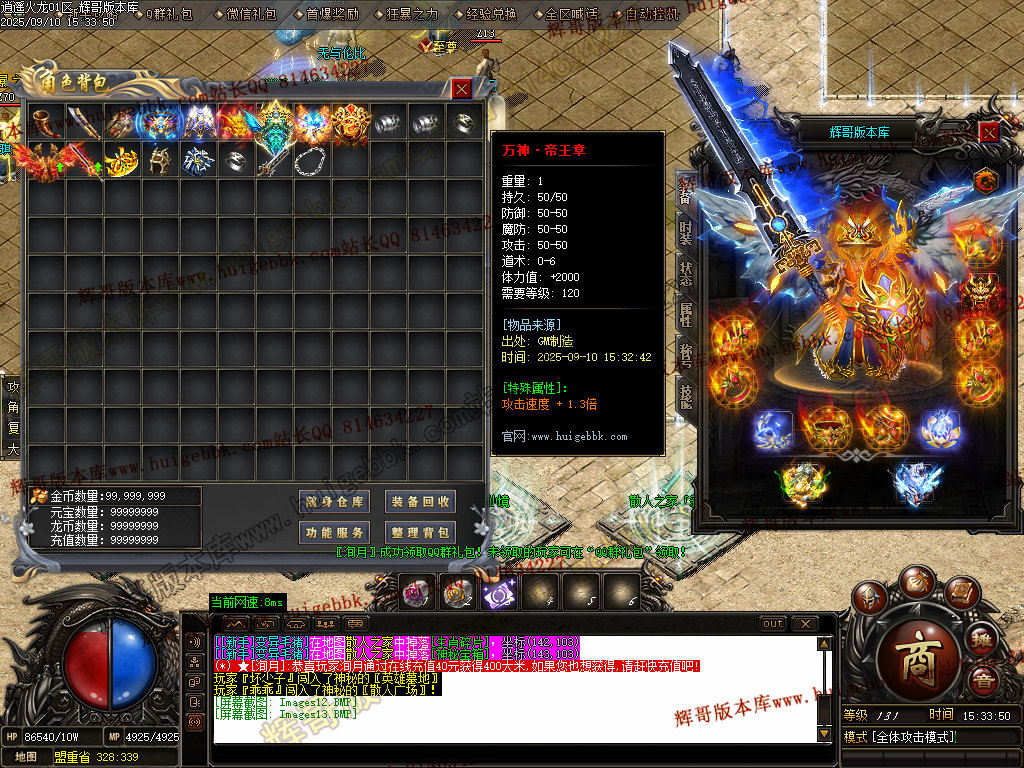1024x768 pixels.
Task: Select the chain necklace in the backpack
Action: tap(310, 160)
